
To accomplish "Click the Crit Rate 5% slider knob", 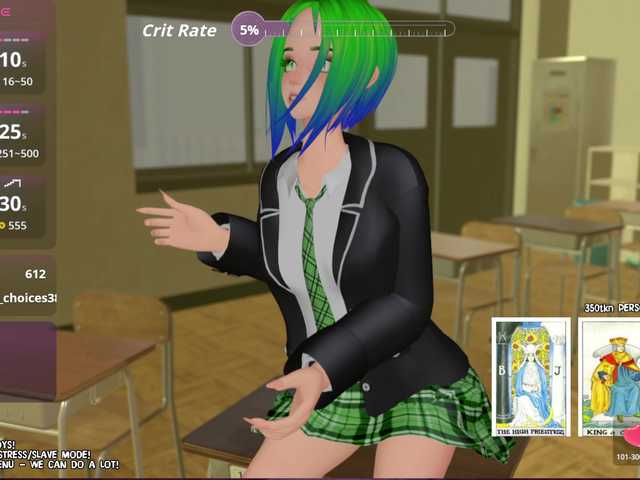I will click(249, 30).
